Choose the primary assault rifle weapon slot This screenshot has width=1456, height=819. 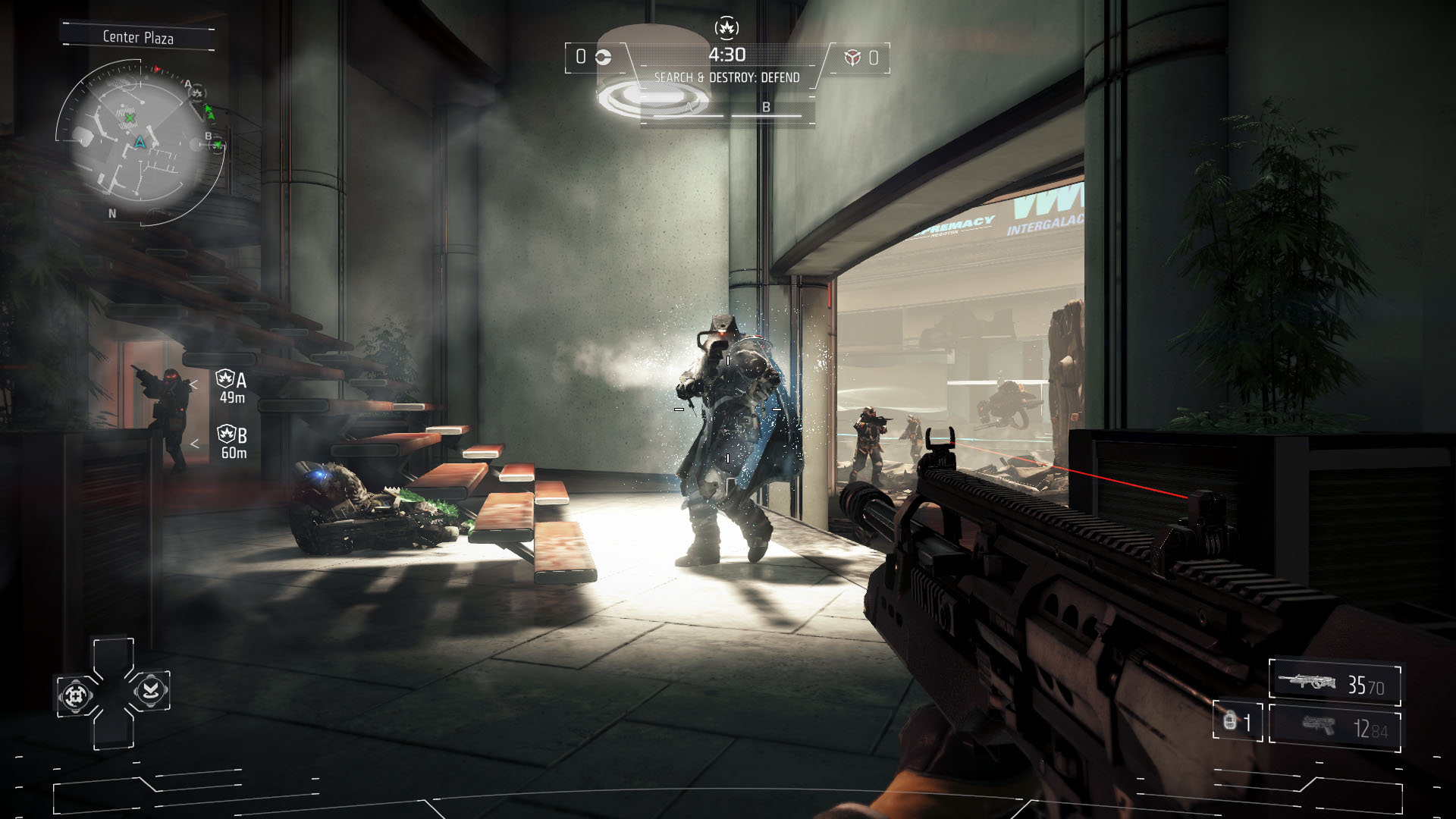[x=1335, y=683]
